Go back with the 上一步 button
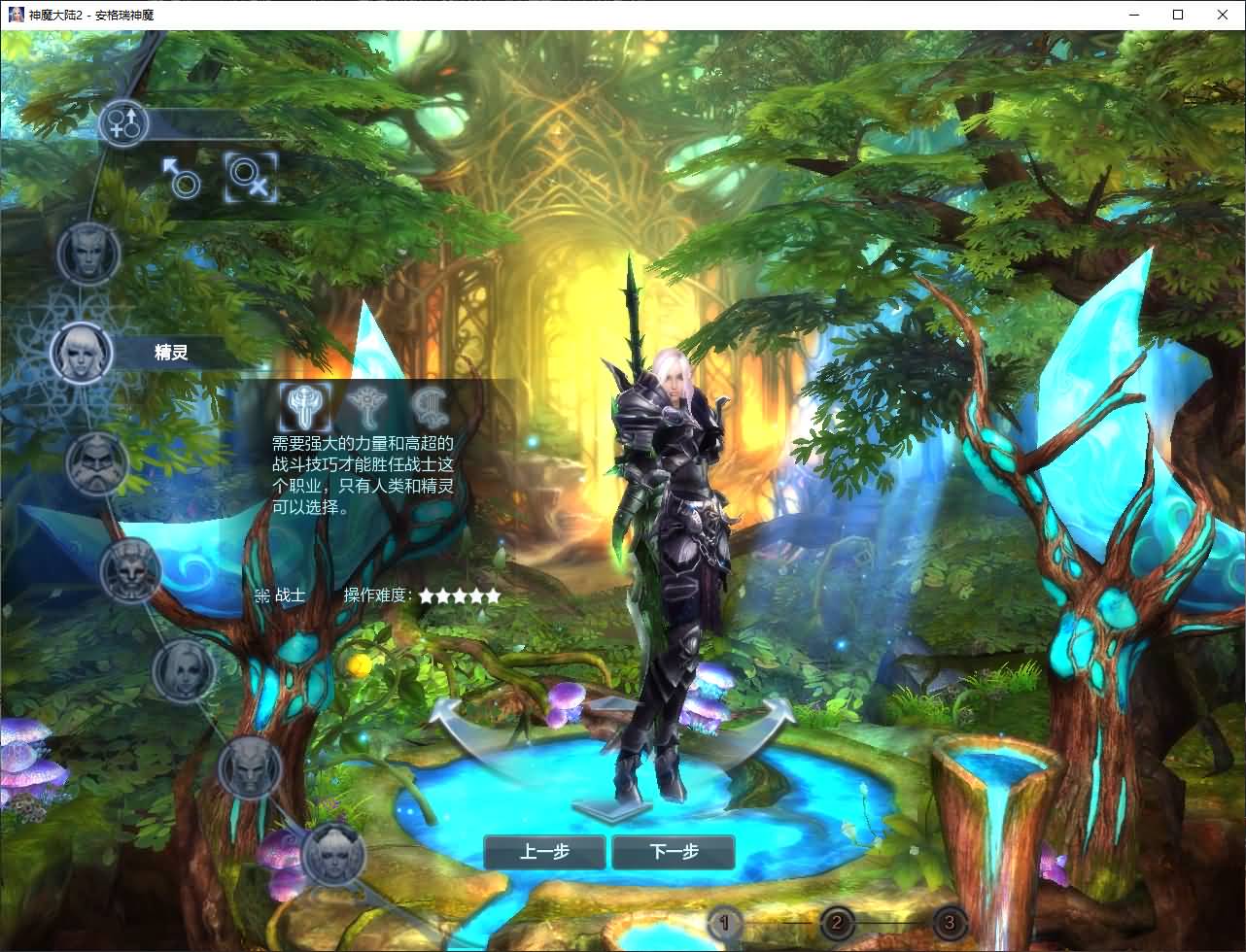Image resolution: width=1246 pixels, height=952 pixels. tap(544, 852)
